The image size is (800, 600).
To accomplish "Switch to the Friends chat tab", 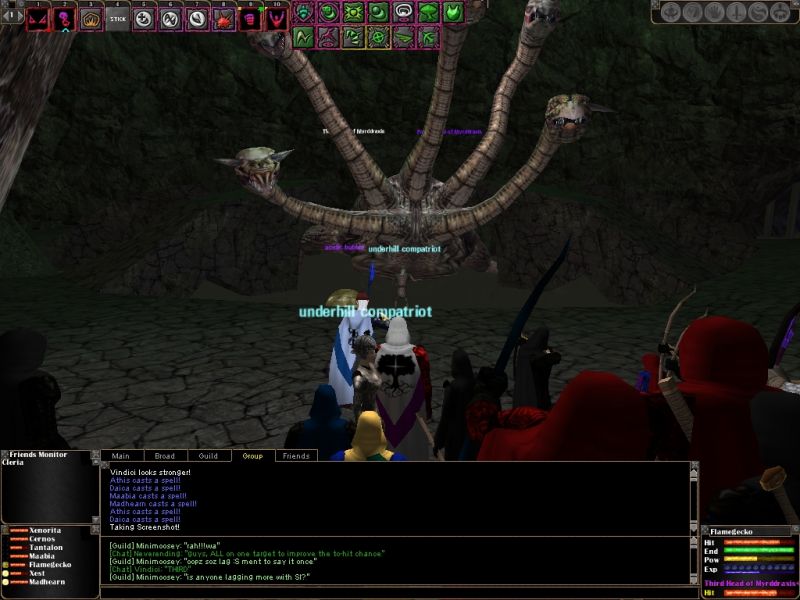I will pos(295,456).
